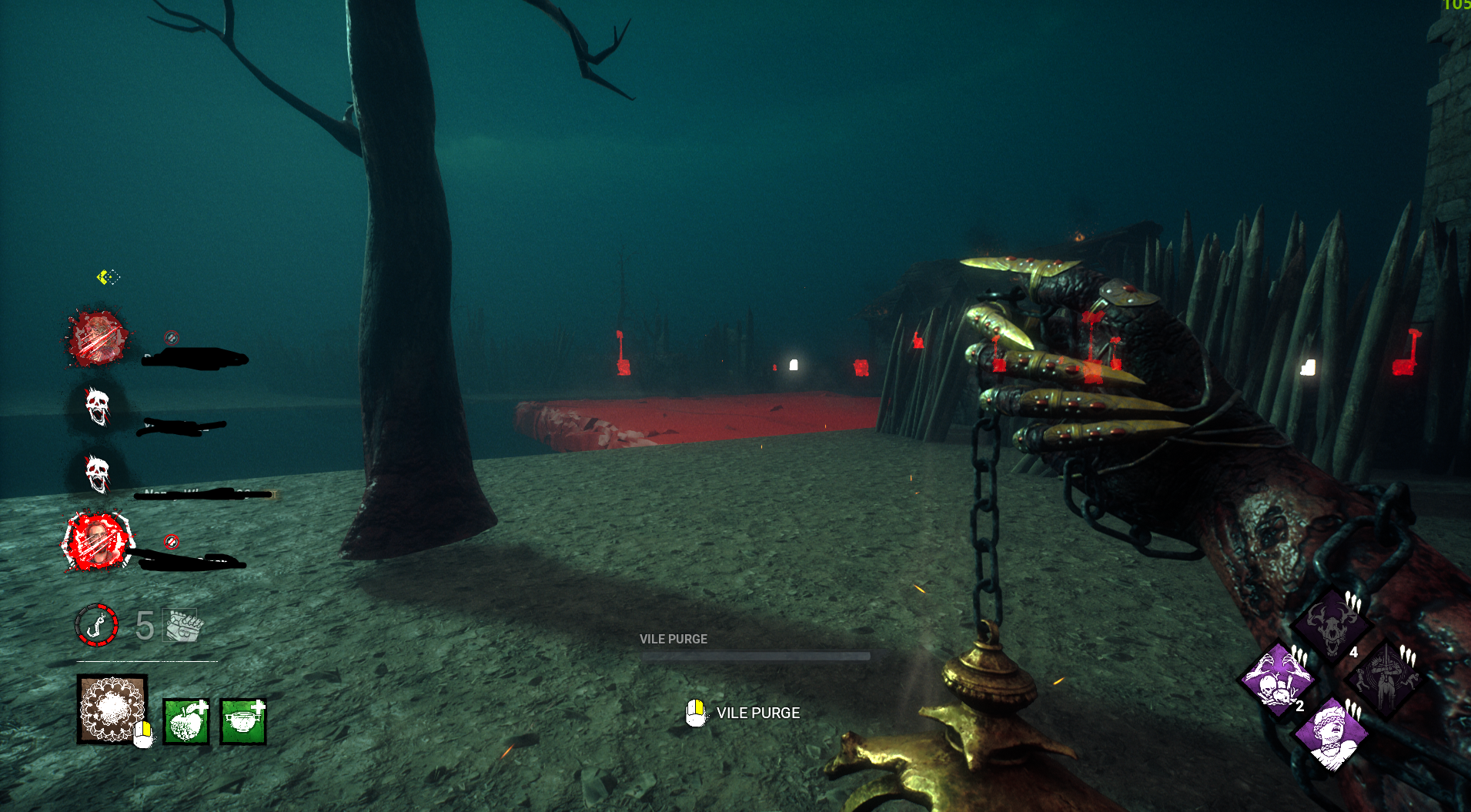Click the faded blood-splattered survivor portrait
This screenshot has height=812, width=1471.
(x=98, y=337)
